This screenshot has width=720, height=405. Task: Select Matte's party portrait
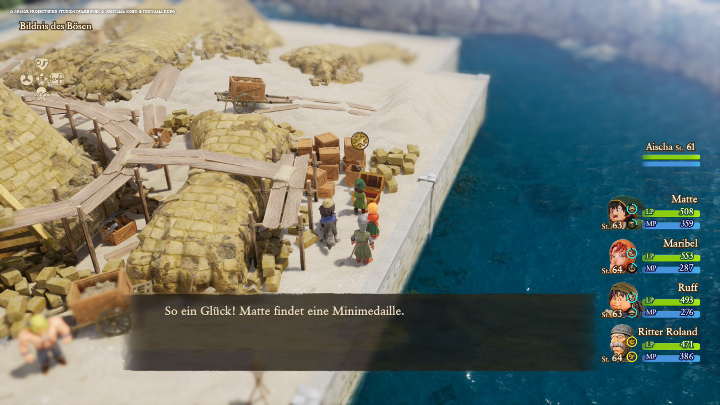click(x=622, y=214)
